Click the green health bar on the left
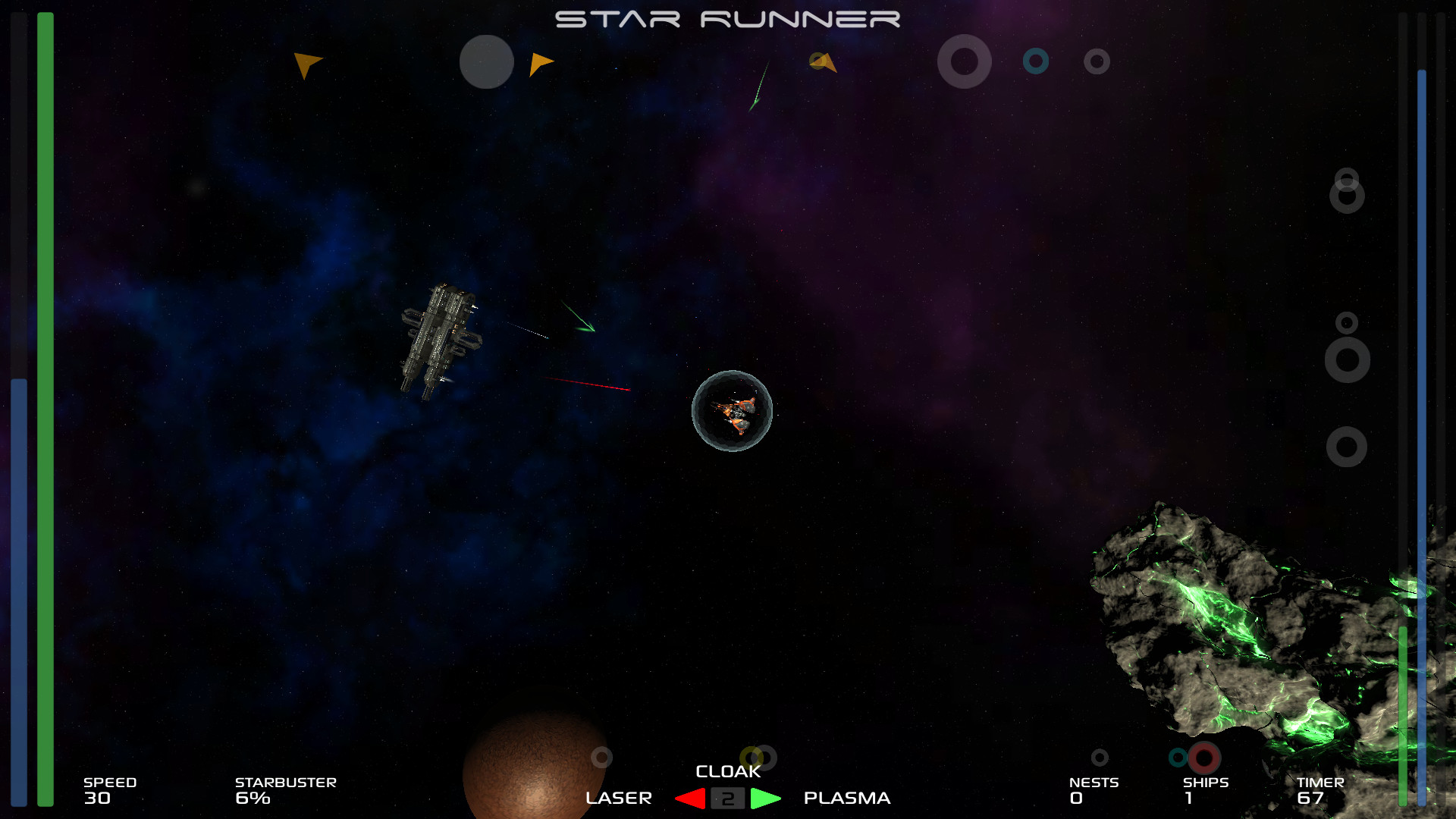This screenshot has height=819, width=1456. (x=45, y=409)
